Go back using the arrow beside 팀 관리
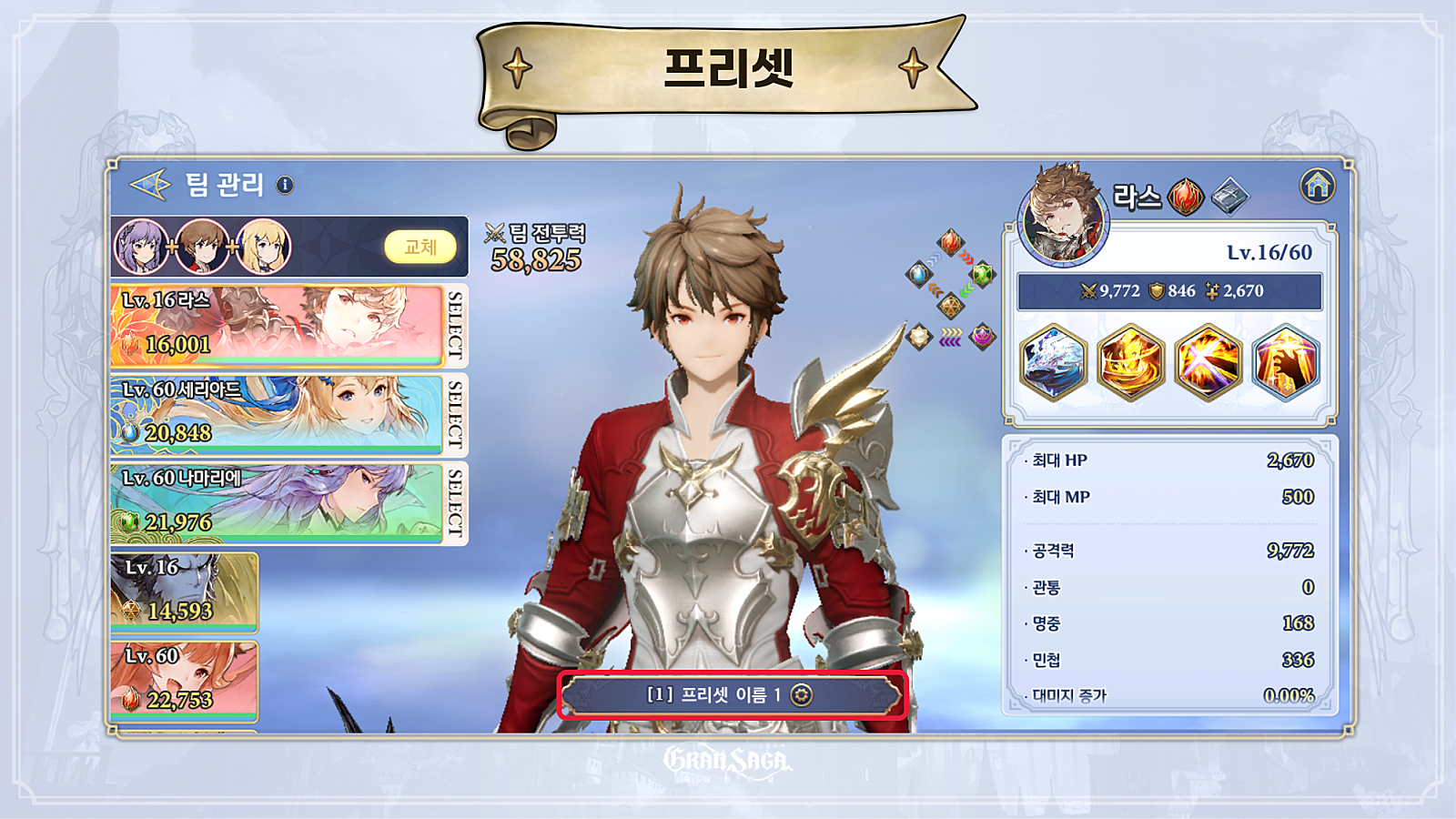1456x819 pixels. click(150, 185)
